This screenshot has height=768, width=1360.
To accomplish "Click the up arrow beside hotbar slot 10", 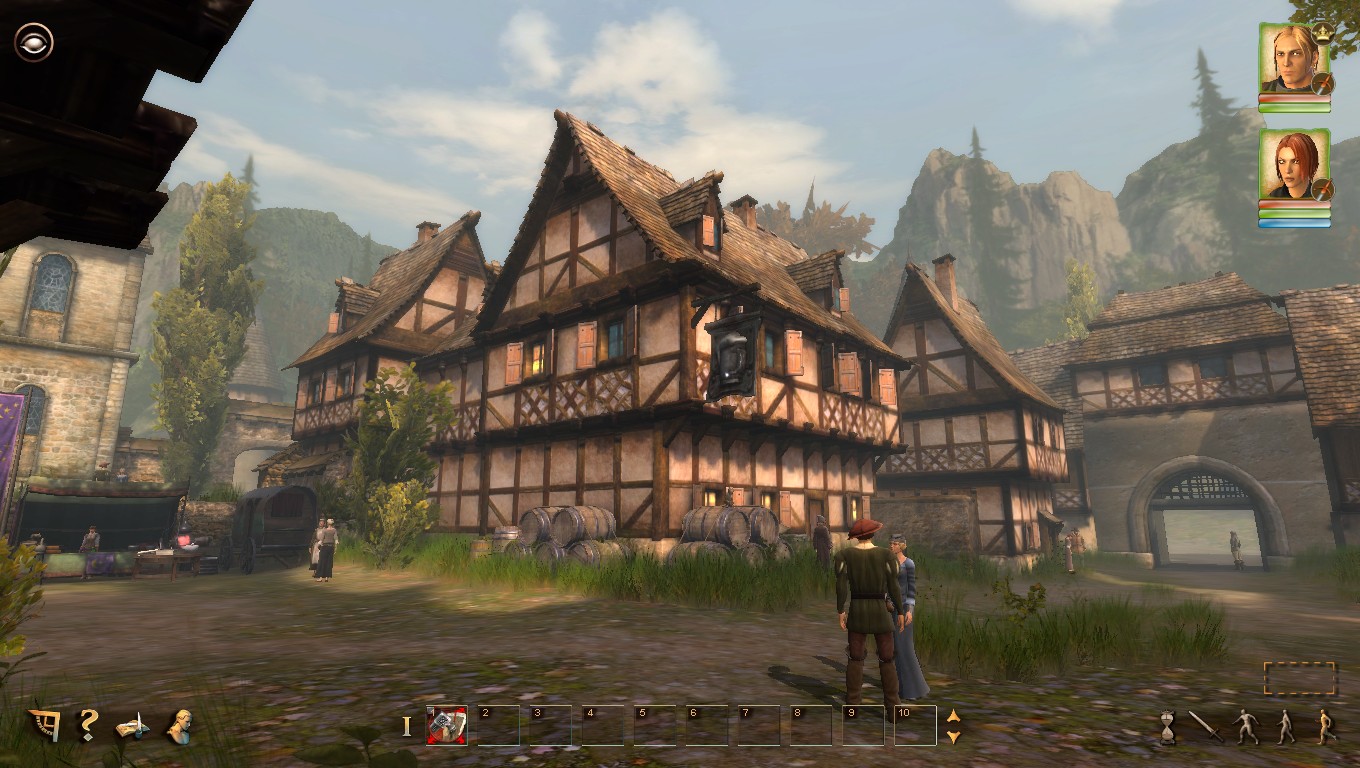I will [x=953, y=716].
